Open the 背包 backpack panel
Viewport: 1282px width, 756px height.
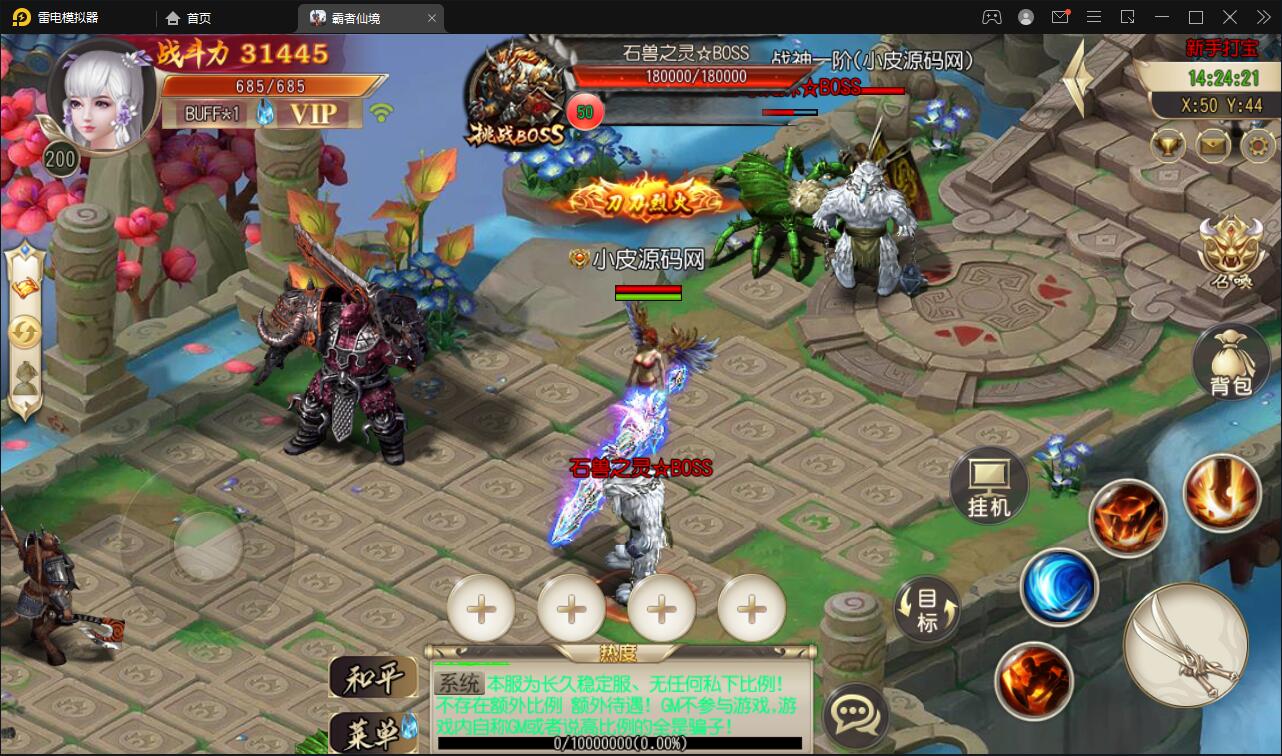1229,360
